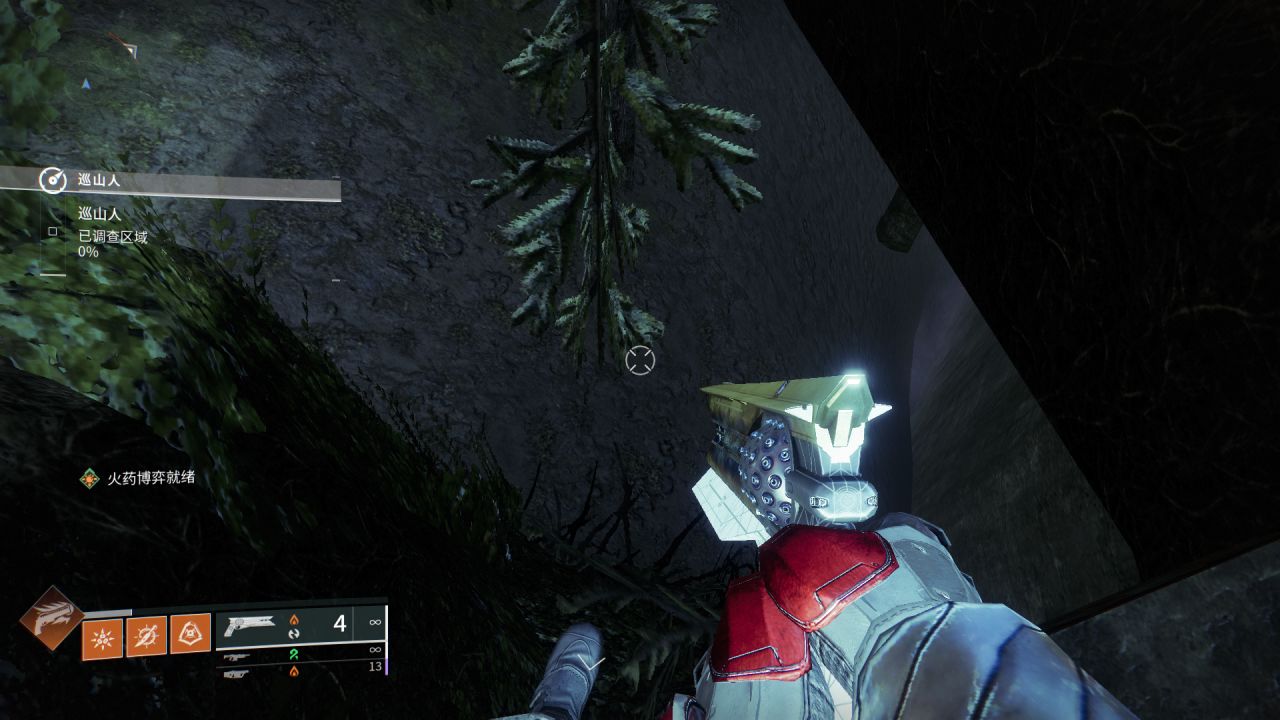Viewport: 1280px width, 720px height.
Task: Switch to the third weapon with 13 ammo
Action: 300,672
